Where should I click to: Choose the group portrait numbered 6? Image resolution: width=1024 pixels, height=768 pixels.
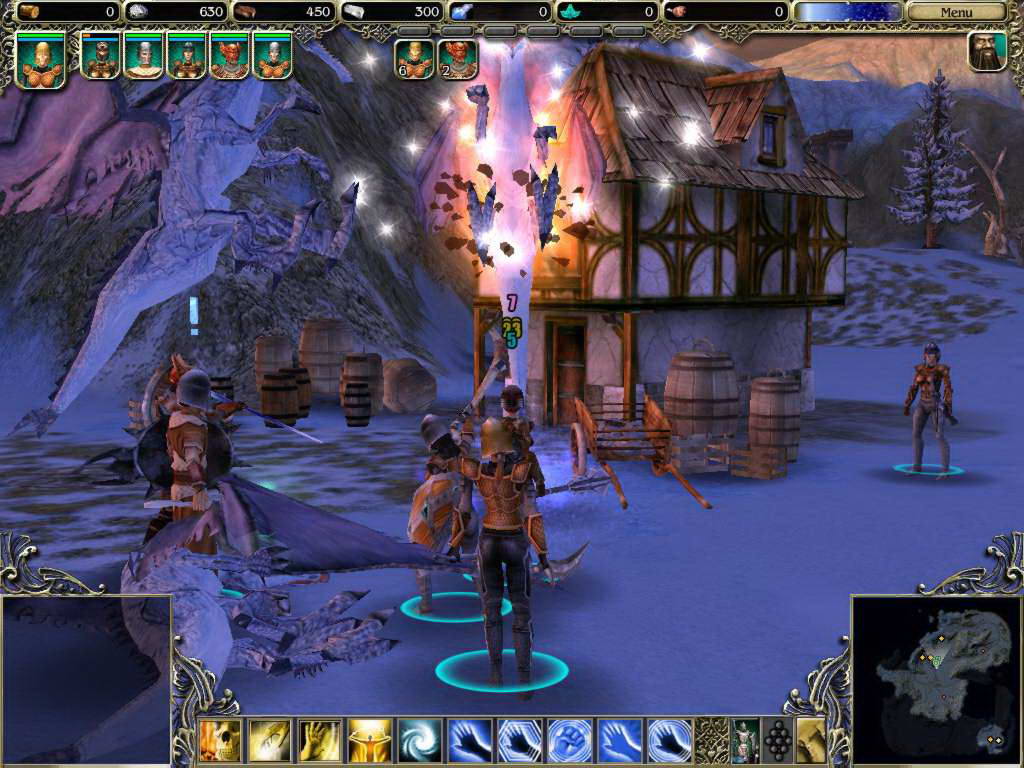(414, 58)
